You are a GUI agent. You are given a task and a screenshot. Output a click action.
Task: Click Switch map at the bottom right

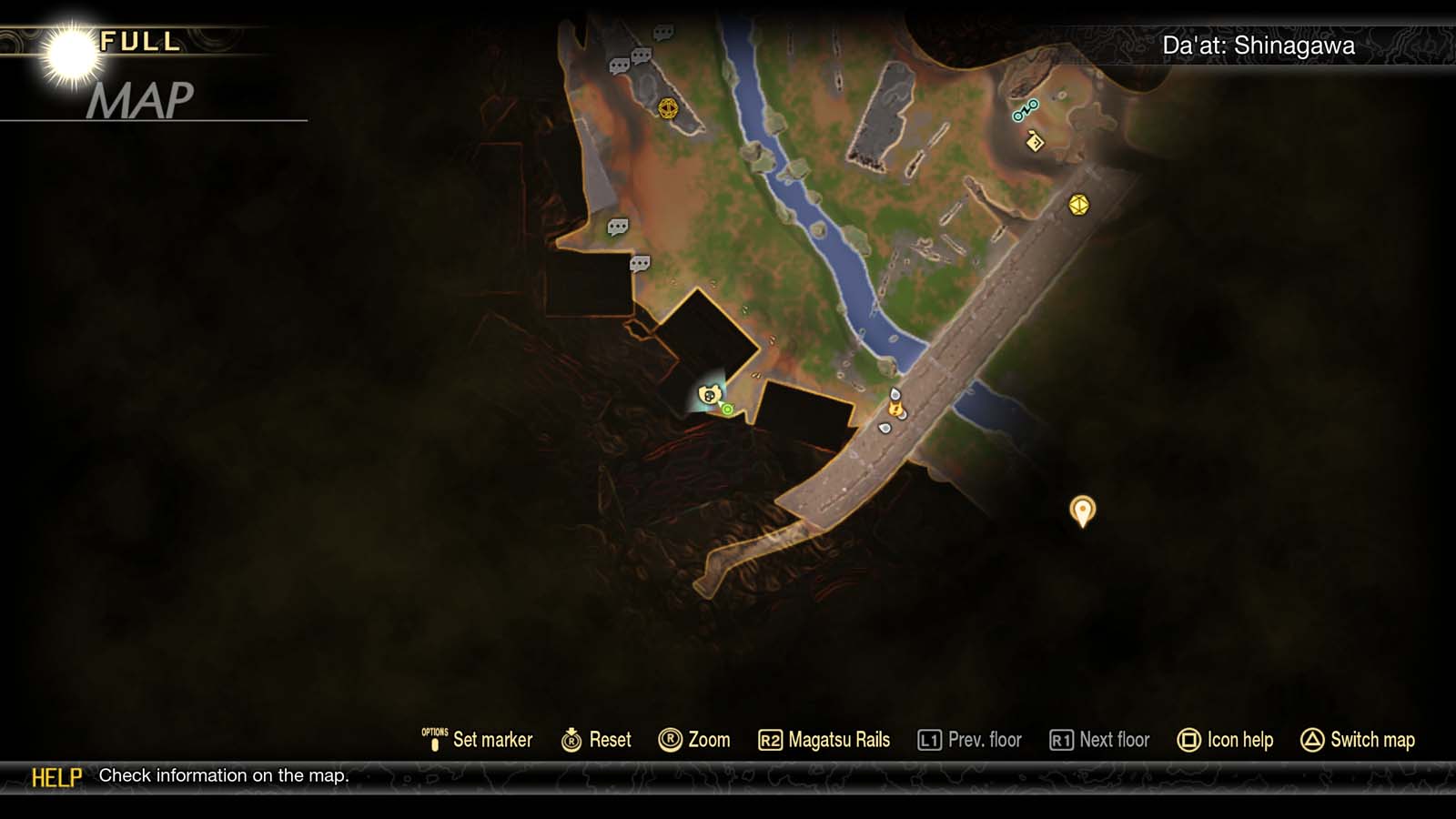click(x=1359, y=740)
